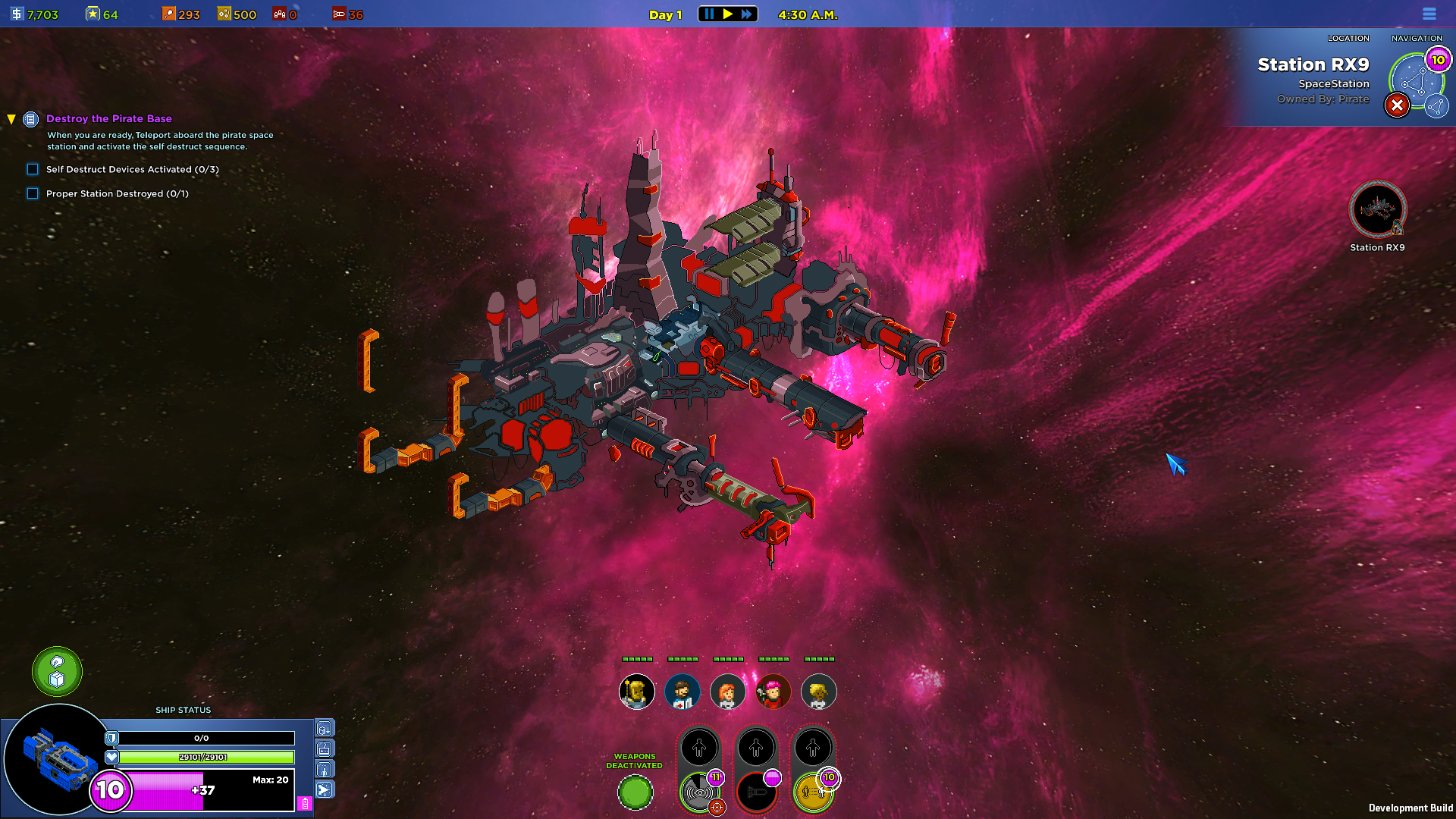Screen dimensions: 1456x819
Task: Open the hamburger main menu
Action: 1429,14
